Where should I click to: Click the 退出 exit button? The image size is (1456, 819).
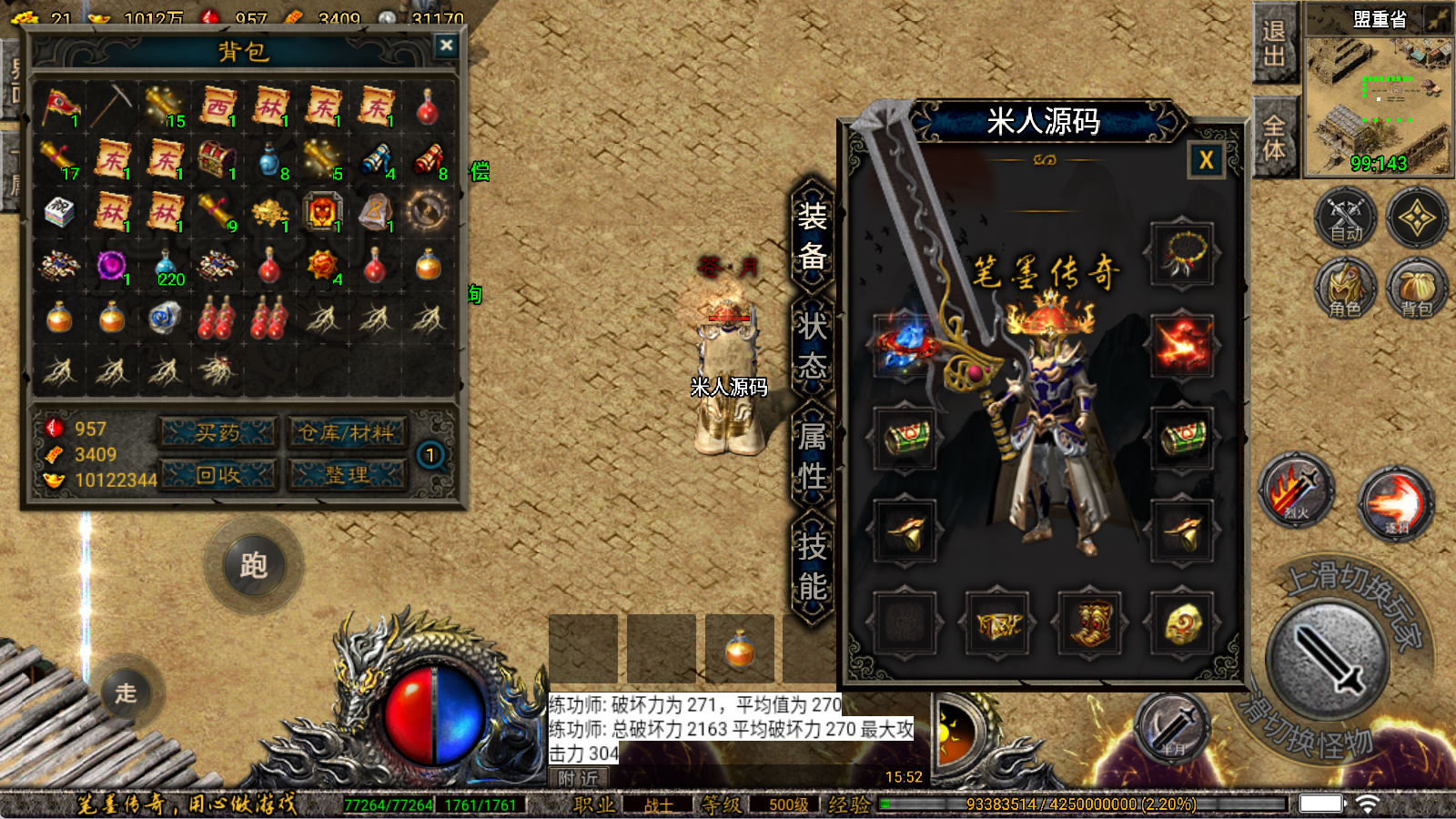point(1274,44)
